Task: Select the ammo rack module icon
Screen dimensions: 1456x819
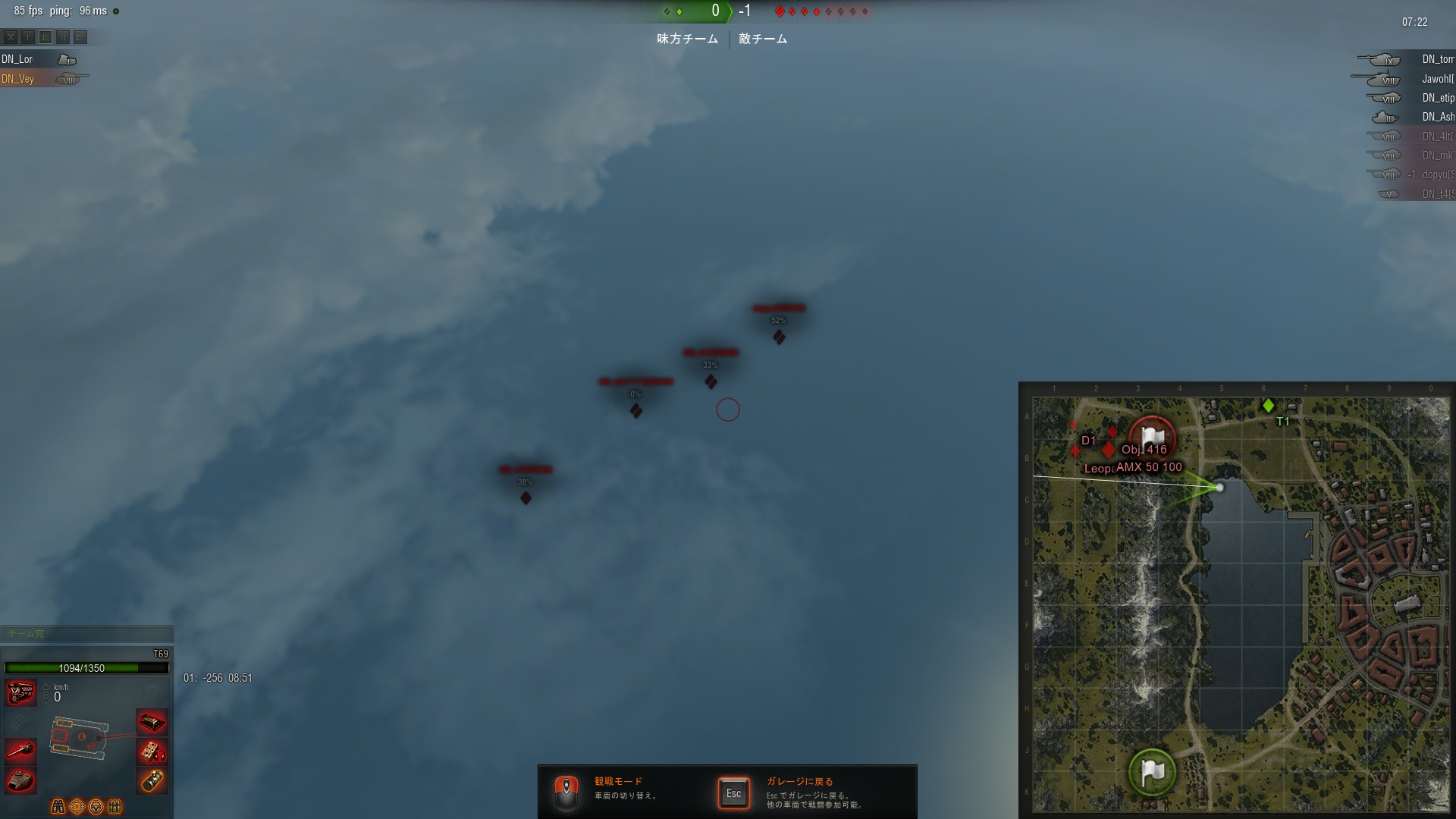Action: pos(152,722)
